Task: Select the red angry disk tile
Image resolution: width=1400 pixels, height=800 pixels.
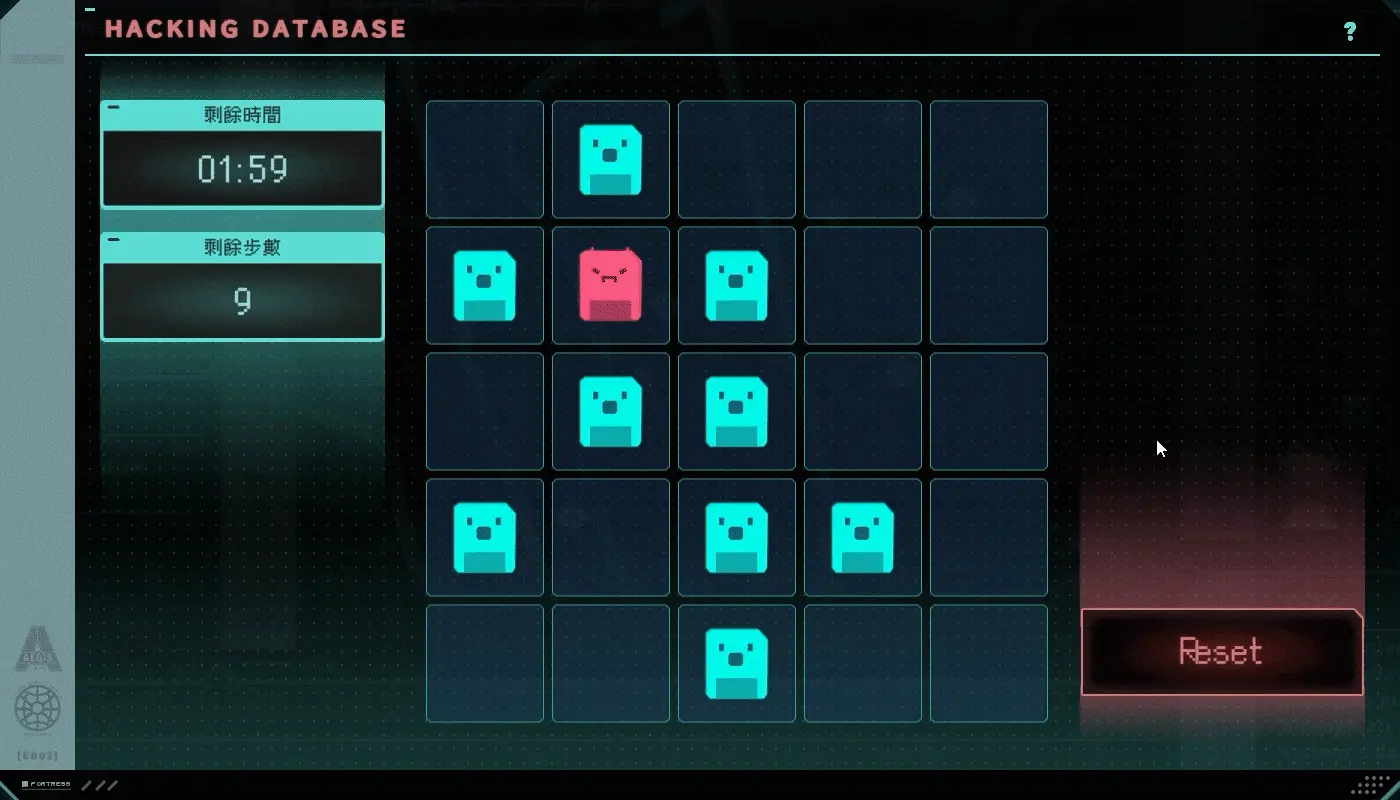Action: (610, 285)
